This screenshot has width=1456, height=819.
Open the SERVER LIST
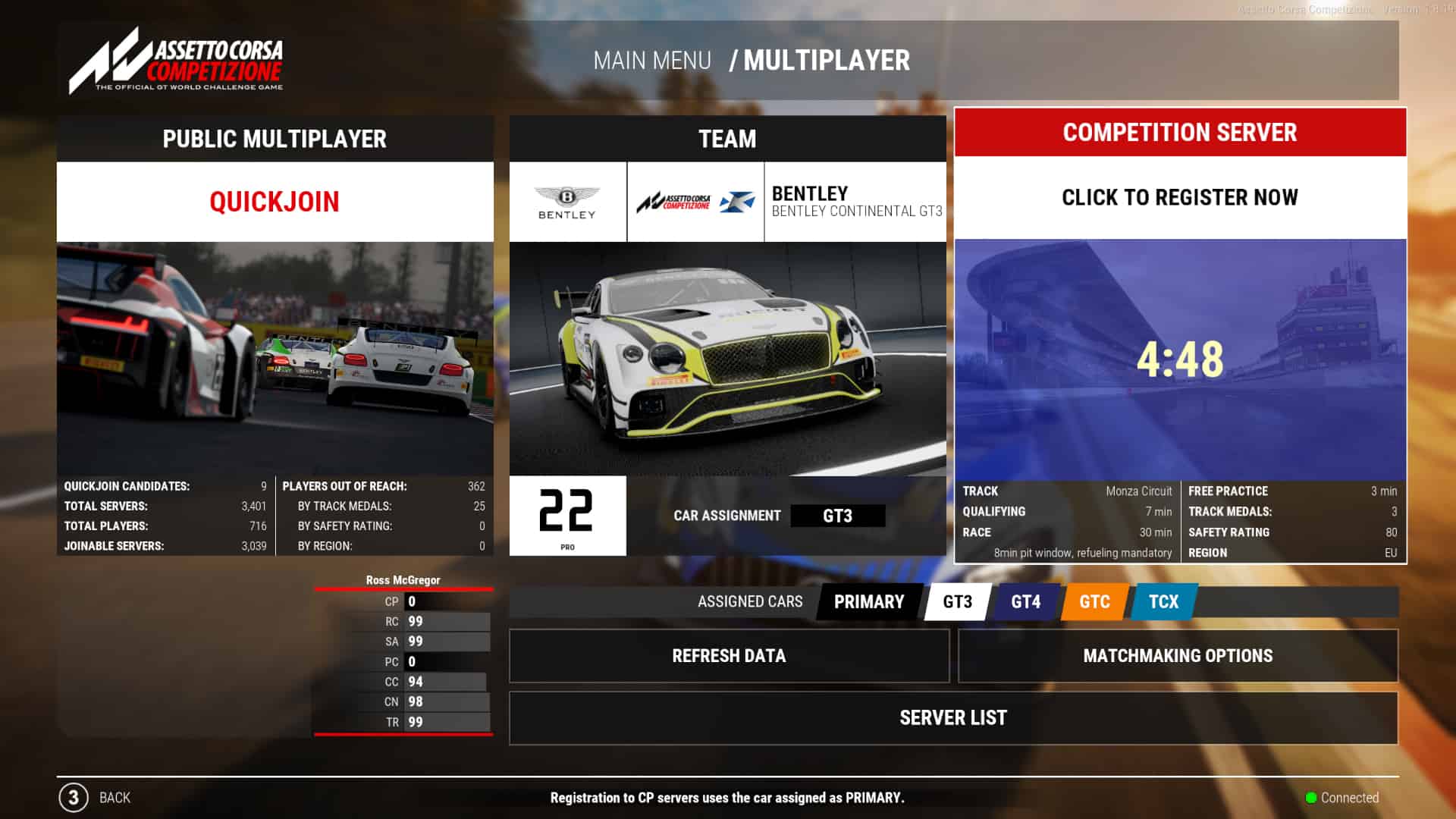tap(953, 717)
